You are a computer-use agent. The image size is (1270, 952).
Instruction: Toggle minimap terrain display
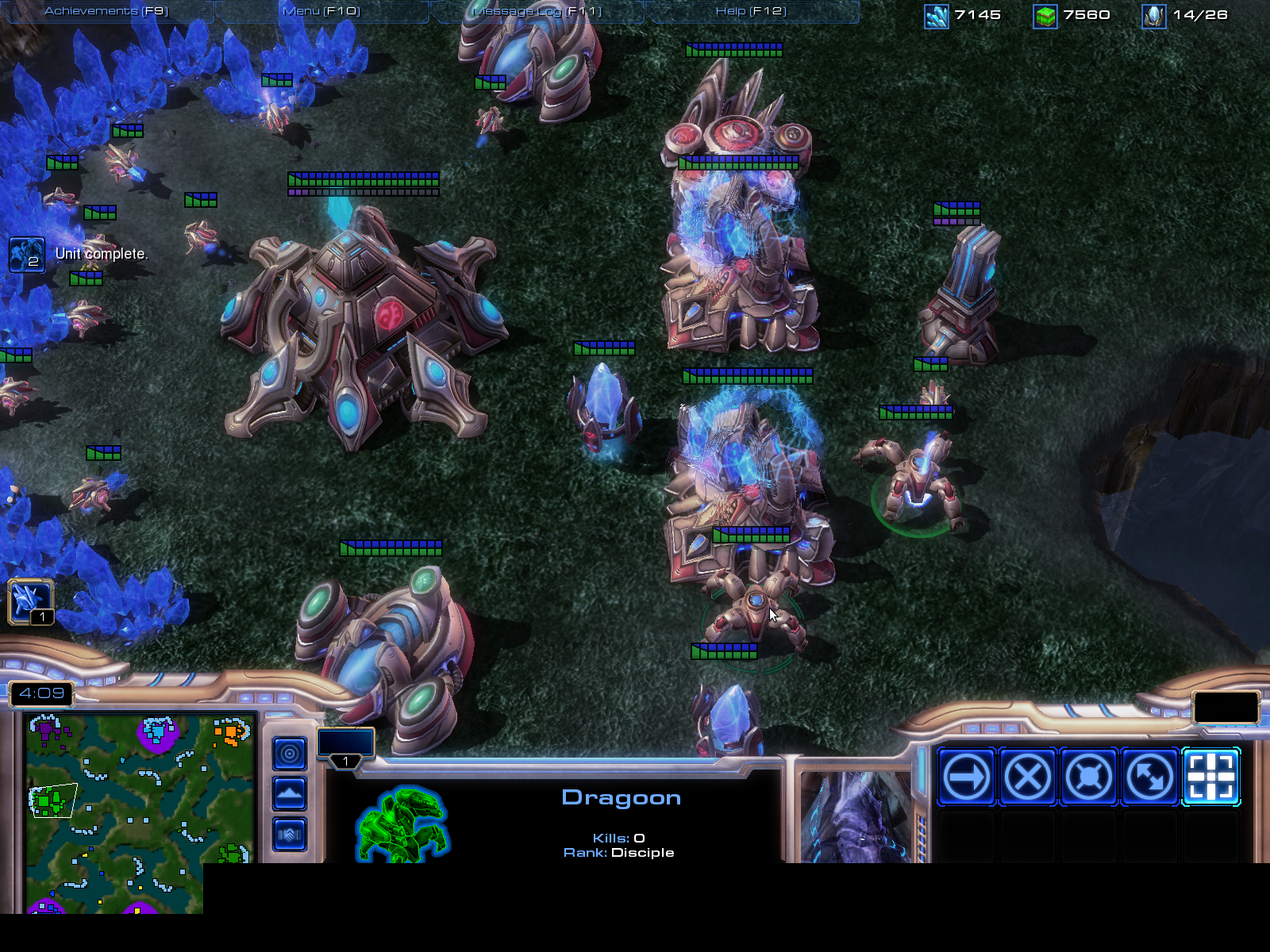coord(290,793)
